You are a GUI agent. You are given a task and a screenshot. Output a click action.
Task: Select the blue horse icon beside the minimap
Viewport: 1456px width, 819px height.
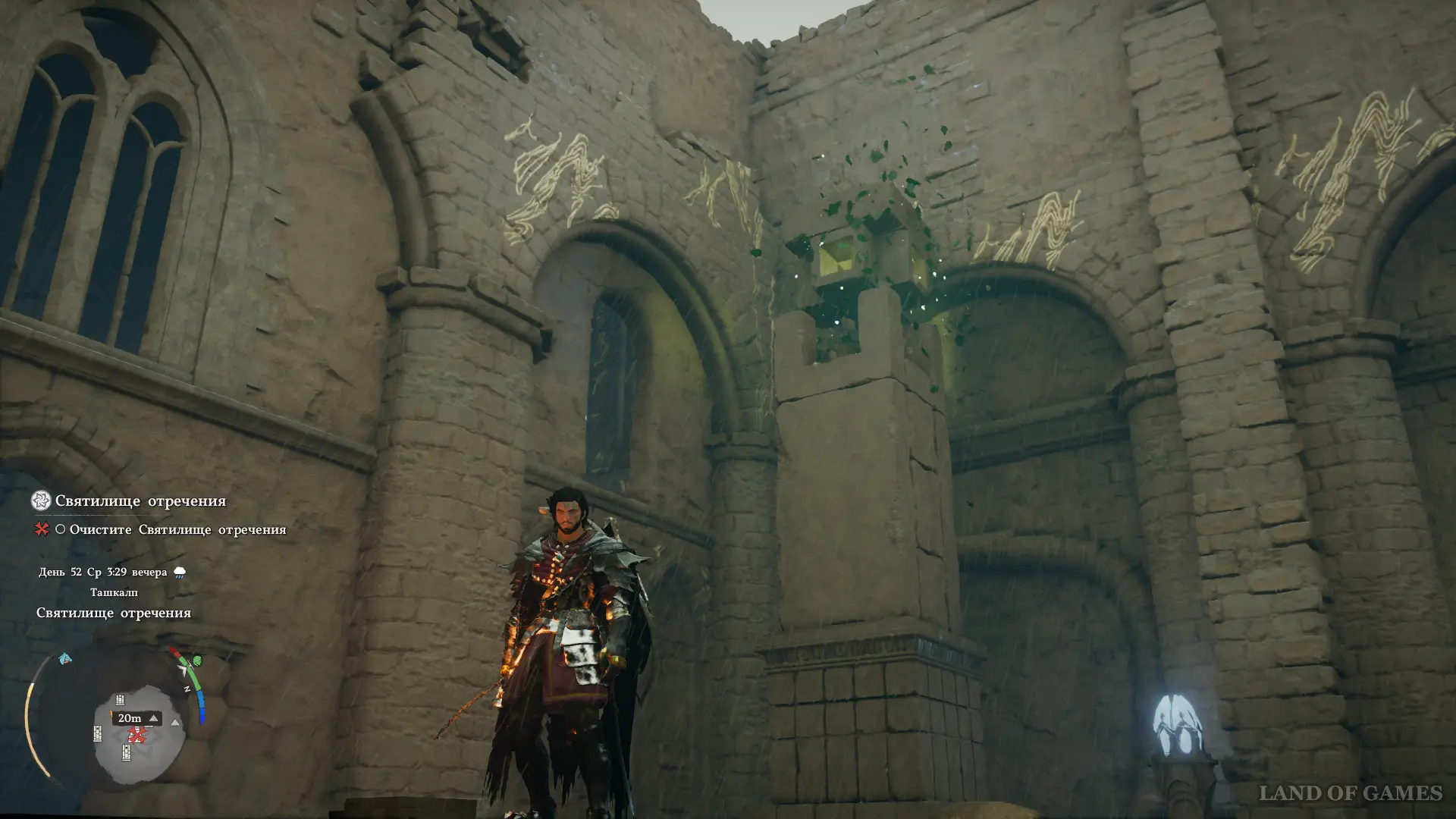tap(66, 658)
